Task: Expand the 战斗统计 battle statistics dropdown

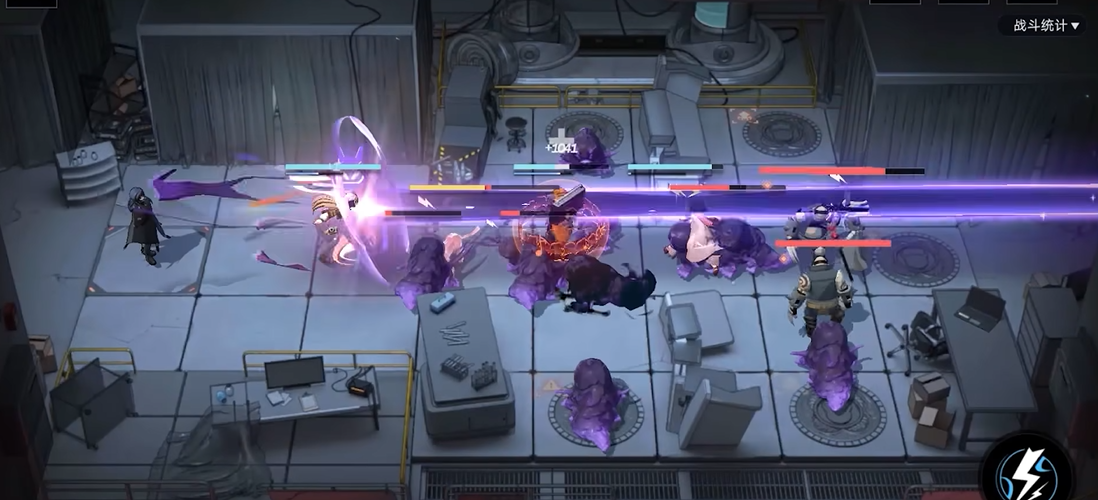Action: pyautogui.click(x=1046, y=26)
